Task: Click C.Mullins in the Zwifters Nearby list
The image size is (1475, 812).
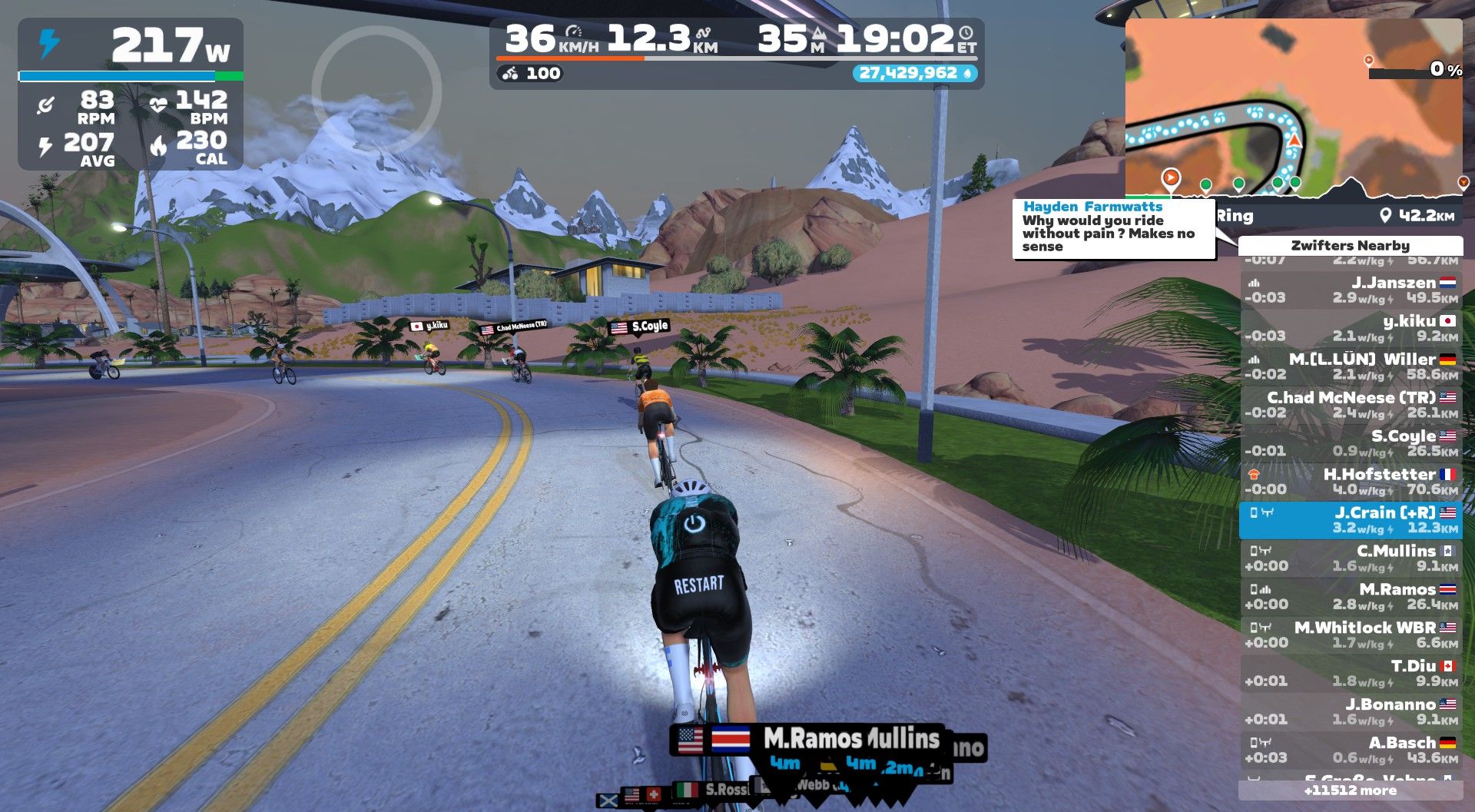Action: (x=1351, y=558)
